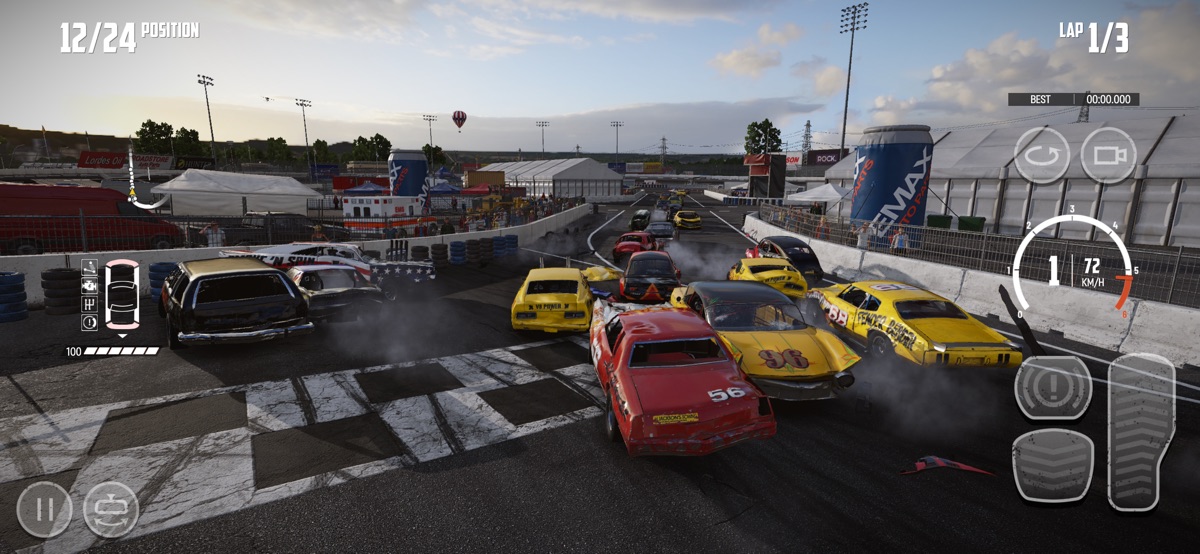Pause the race
1200x554 pixels.
[x=44, y=510]
